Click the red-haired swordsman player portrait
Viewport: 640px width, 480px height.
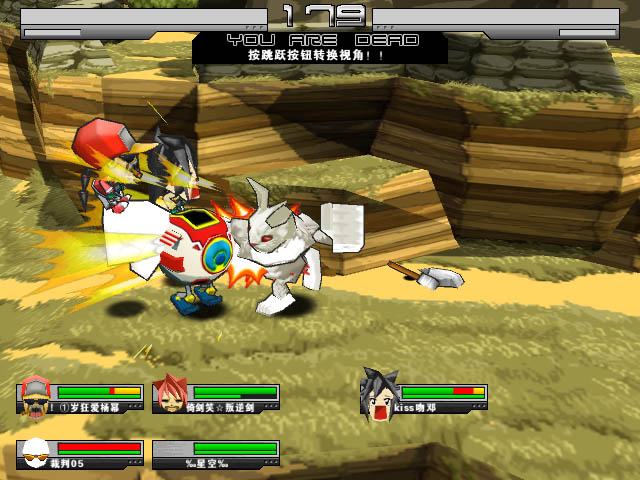click(x=171, y=394)
